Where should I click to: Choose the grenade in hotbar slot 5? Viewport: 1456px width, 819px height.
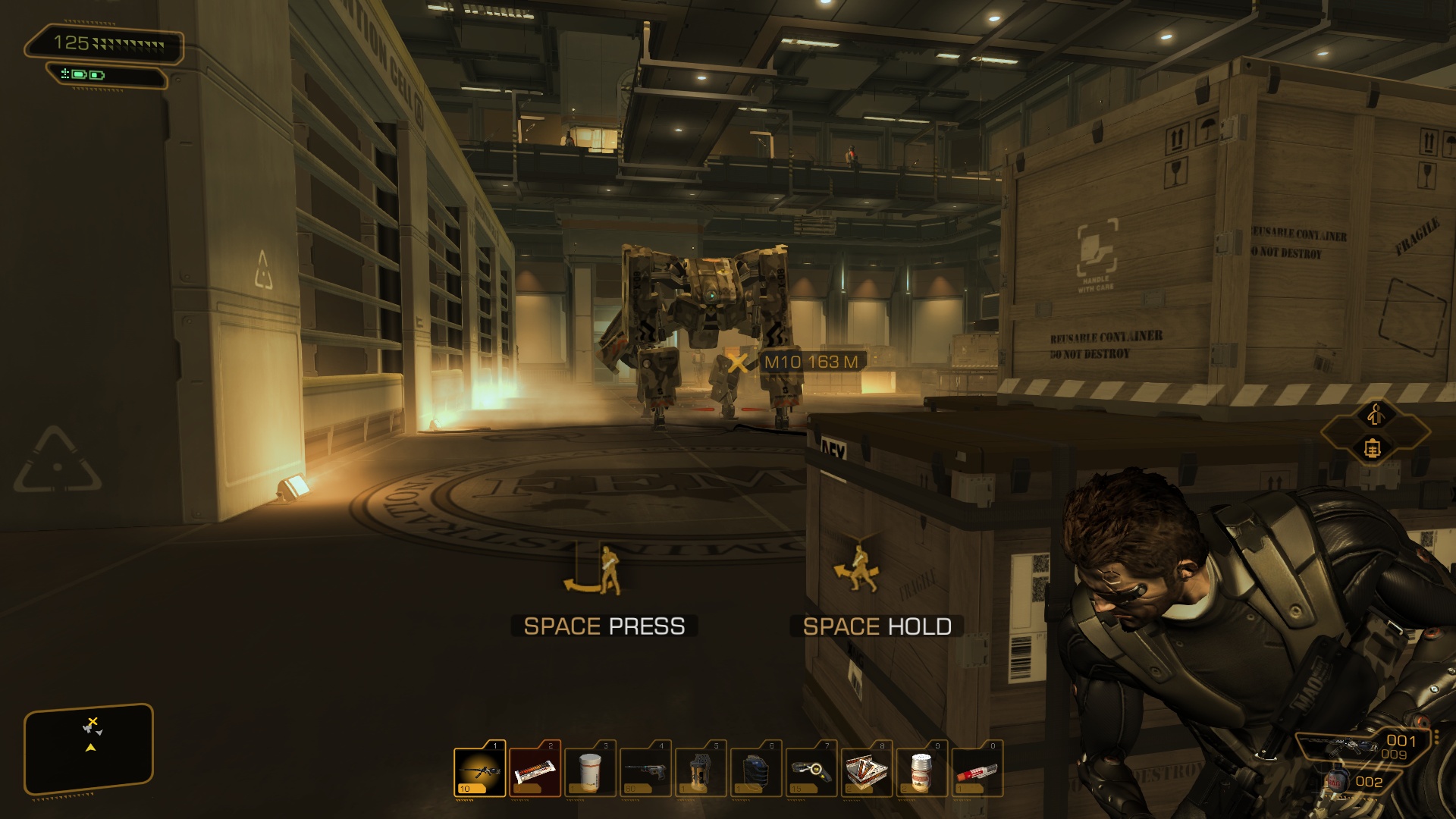coord(701,772)
